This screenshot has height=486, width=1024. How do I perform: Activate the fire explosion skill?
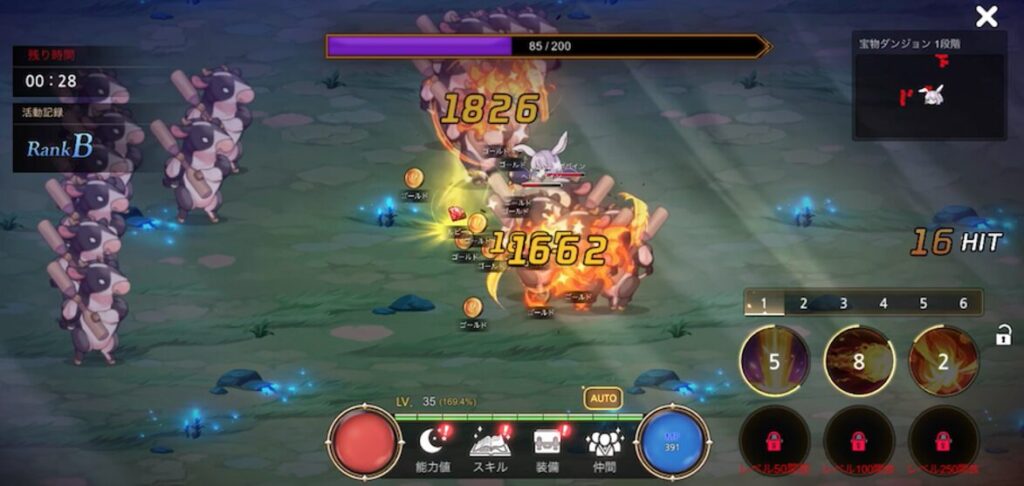943,360
